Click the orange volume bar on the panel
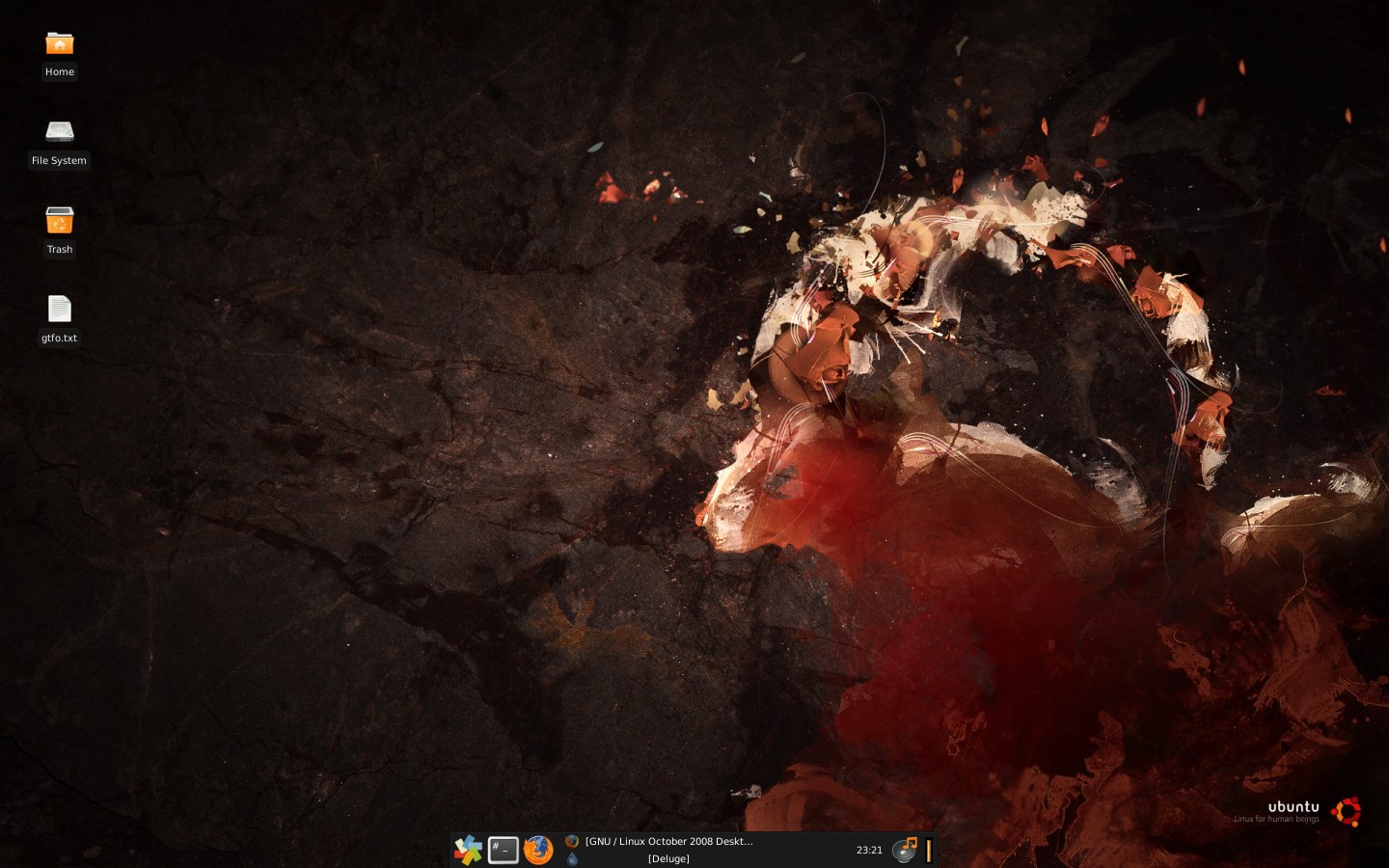 (x=929, y=850)
